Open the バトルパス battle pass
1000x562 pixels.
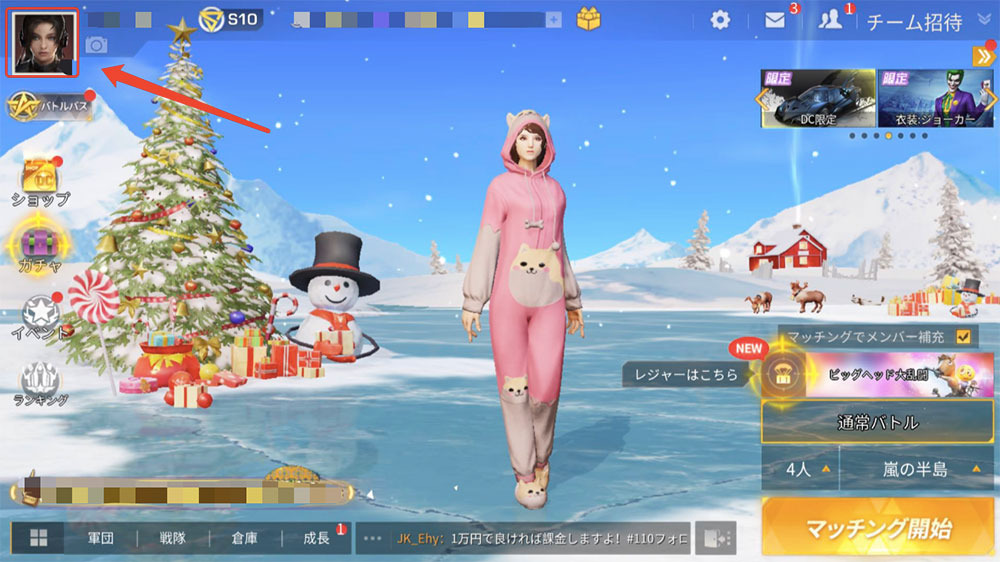50,105
